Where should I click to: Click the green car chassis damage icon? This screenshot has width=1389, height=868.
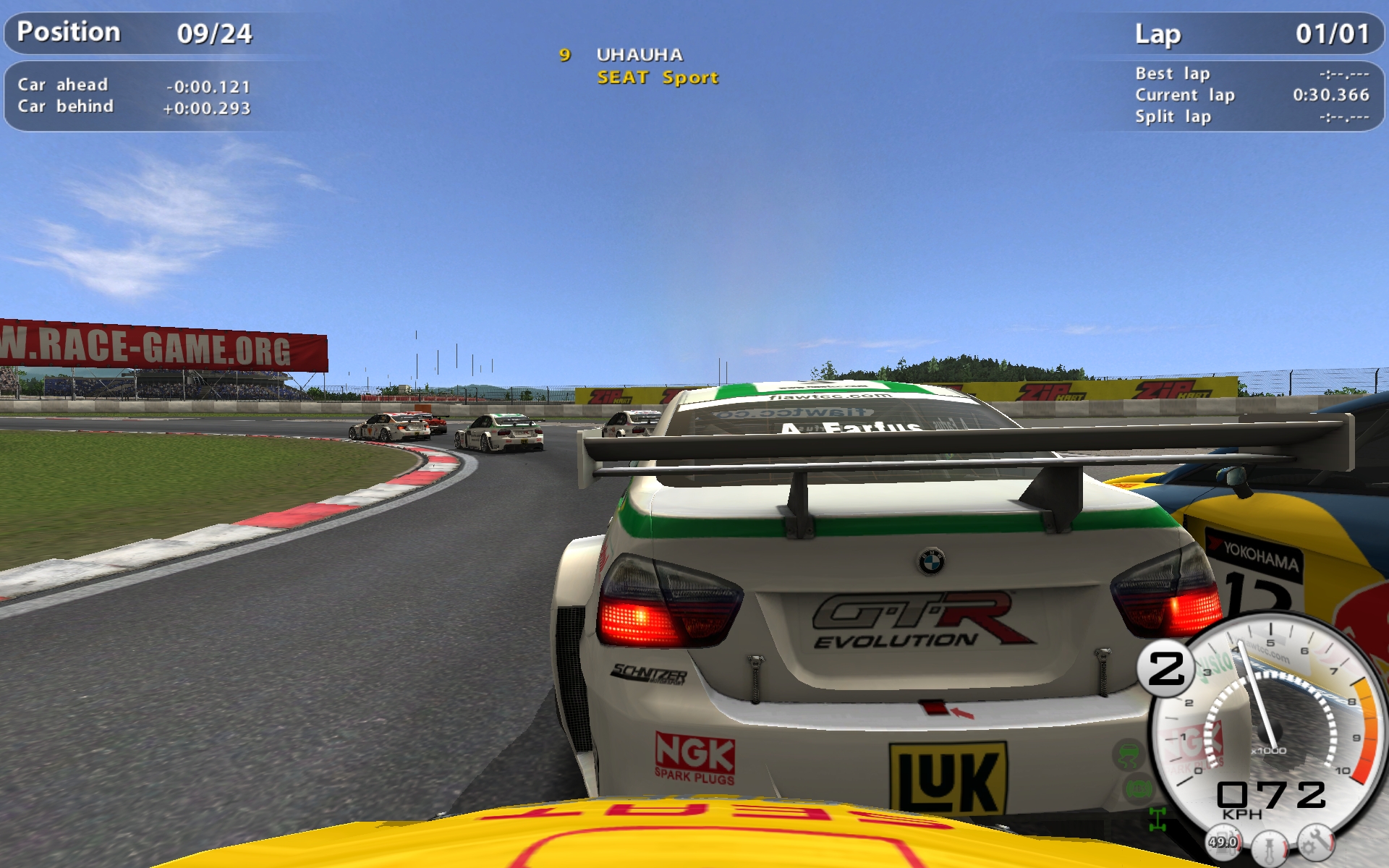point(1157,820)
